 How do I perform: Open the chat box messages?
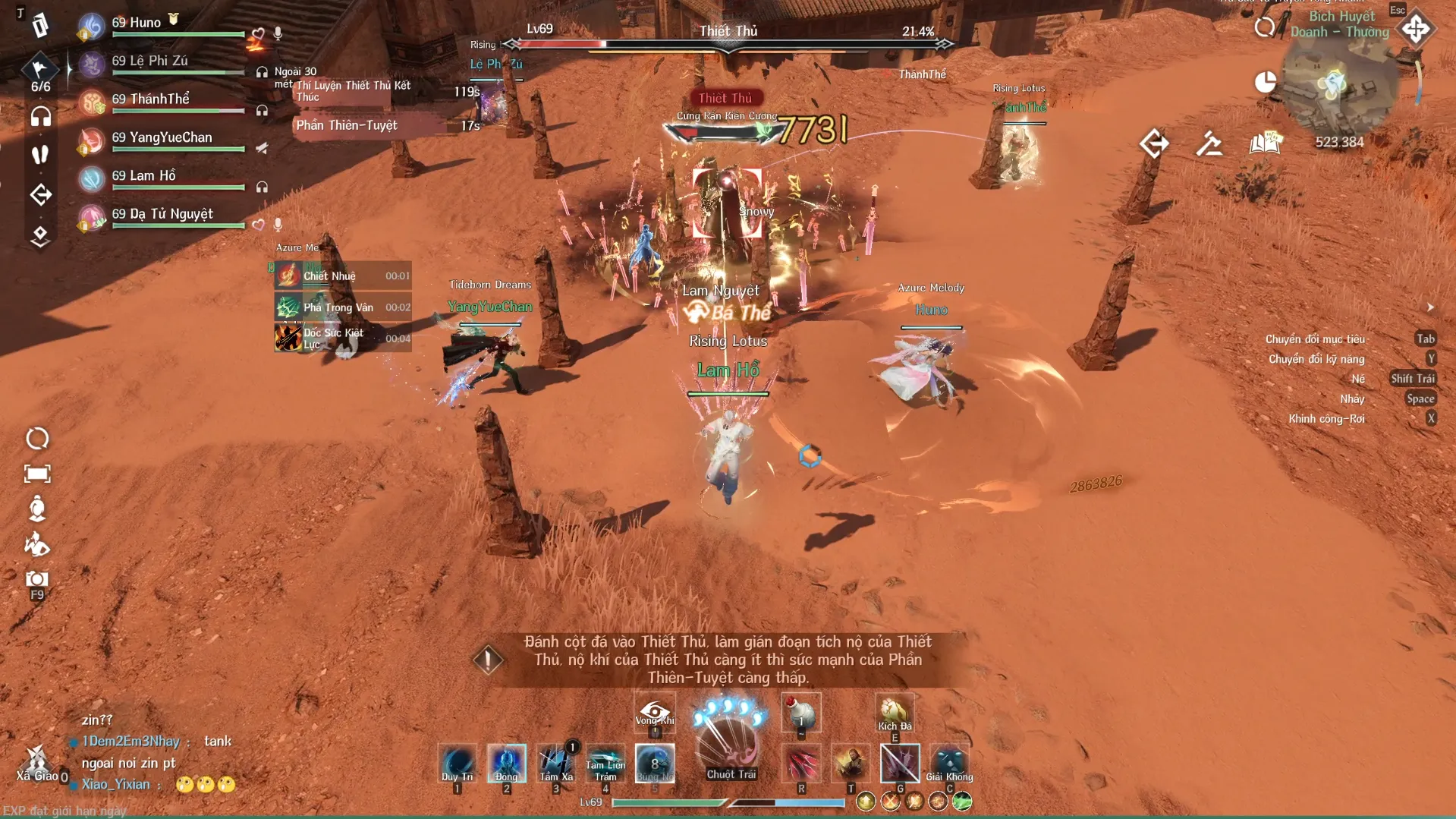point(152,751)
